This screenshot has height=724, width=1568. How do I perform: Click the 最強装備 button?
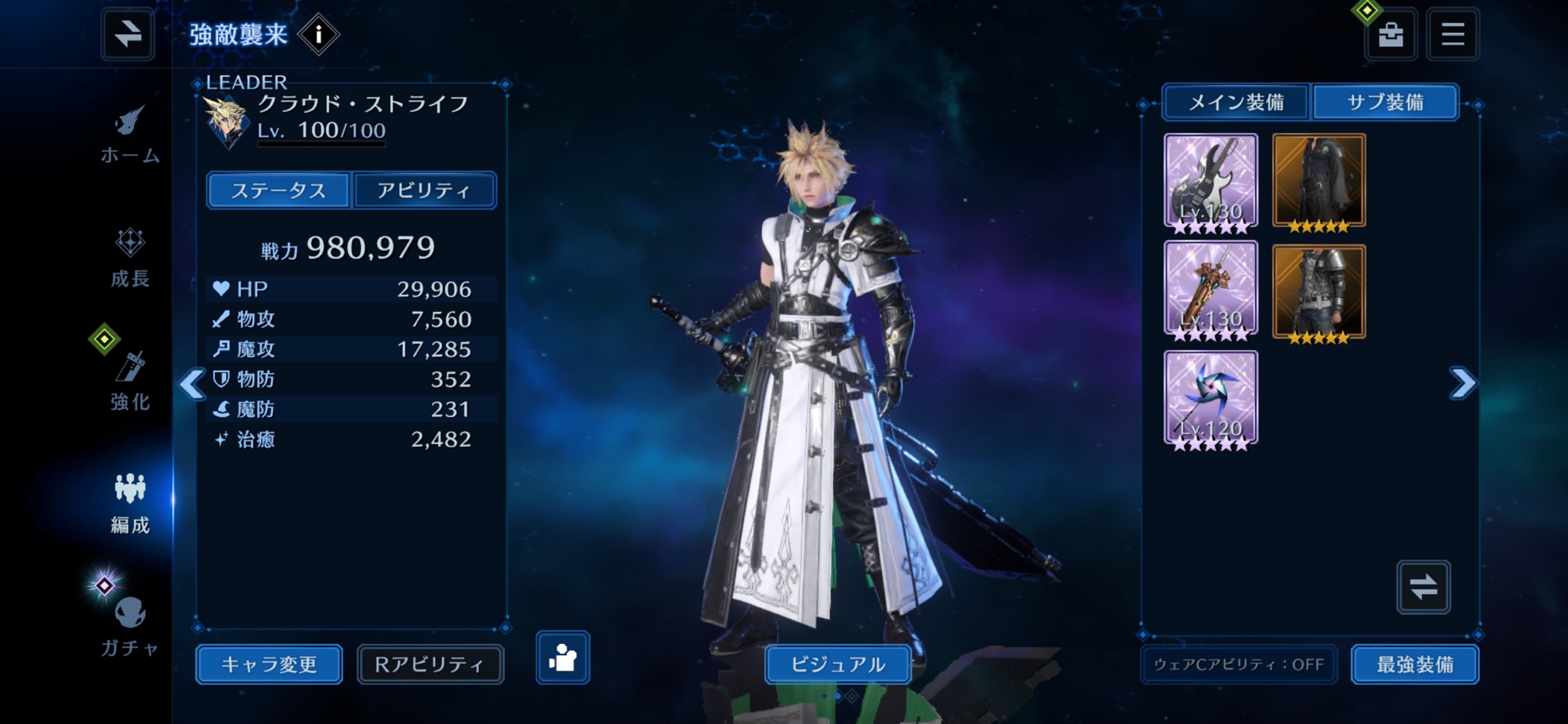[x=1415, y=664]
